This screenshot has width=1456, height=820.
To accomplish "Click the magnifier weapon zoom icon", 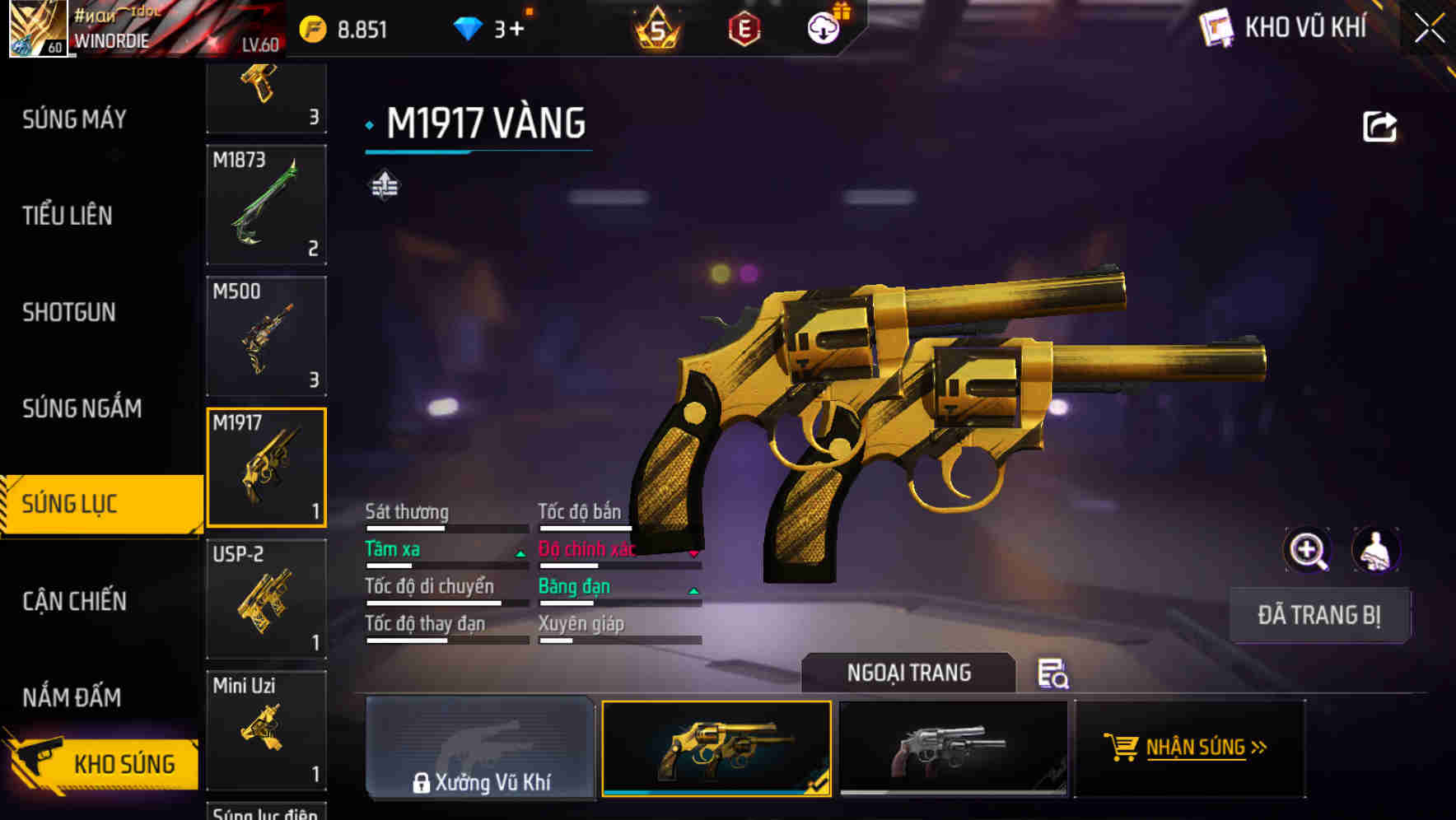I will 1308,550.
